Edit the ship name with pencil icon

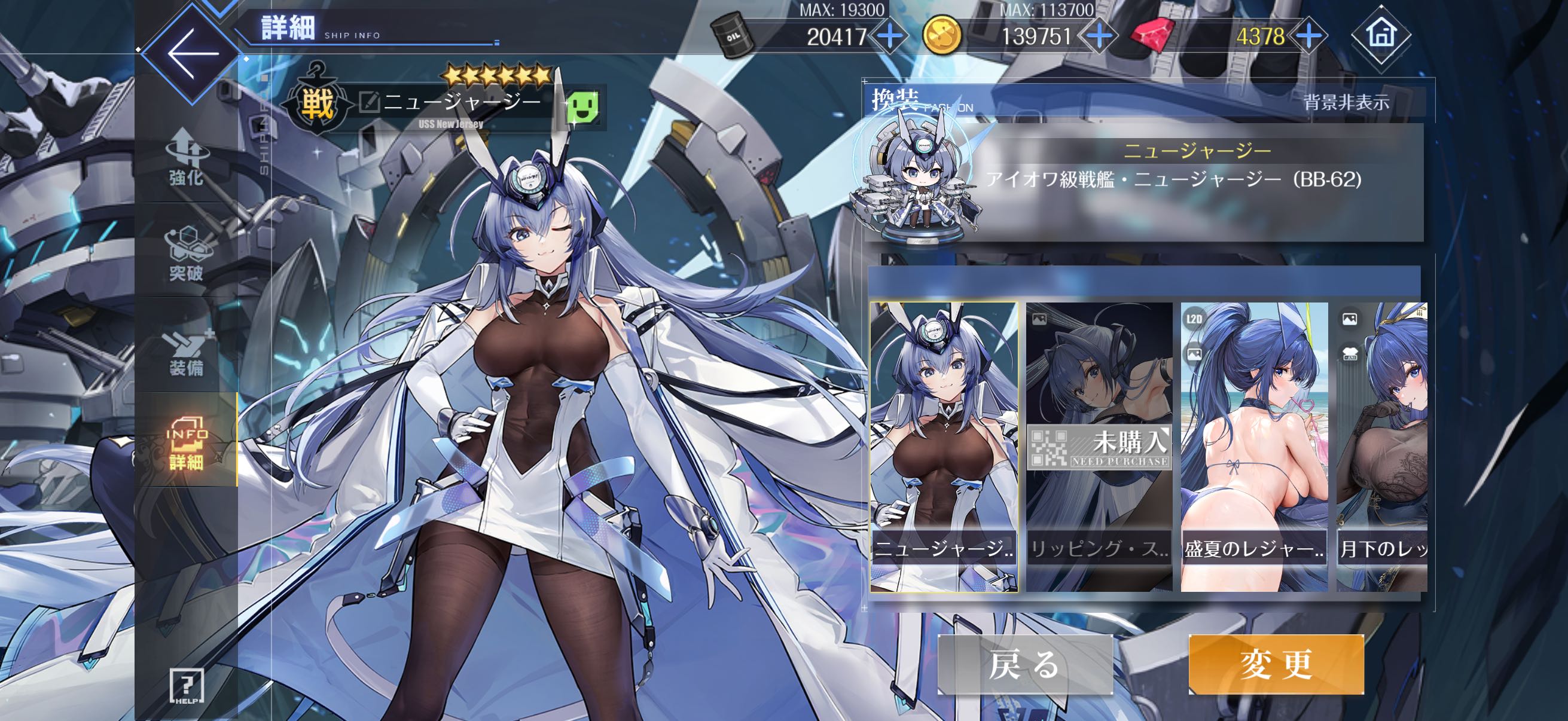pos(369,102)
